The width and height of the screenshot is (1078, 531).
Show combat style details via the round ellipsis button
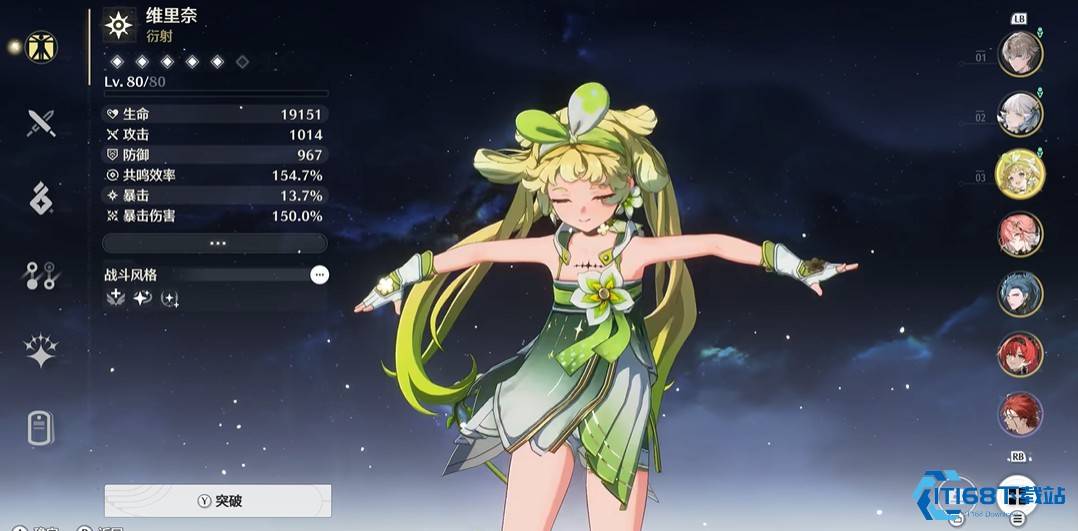click(319, 274)
